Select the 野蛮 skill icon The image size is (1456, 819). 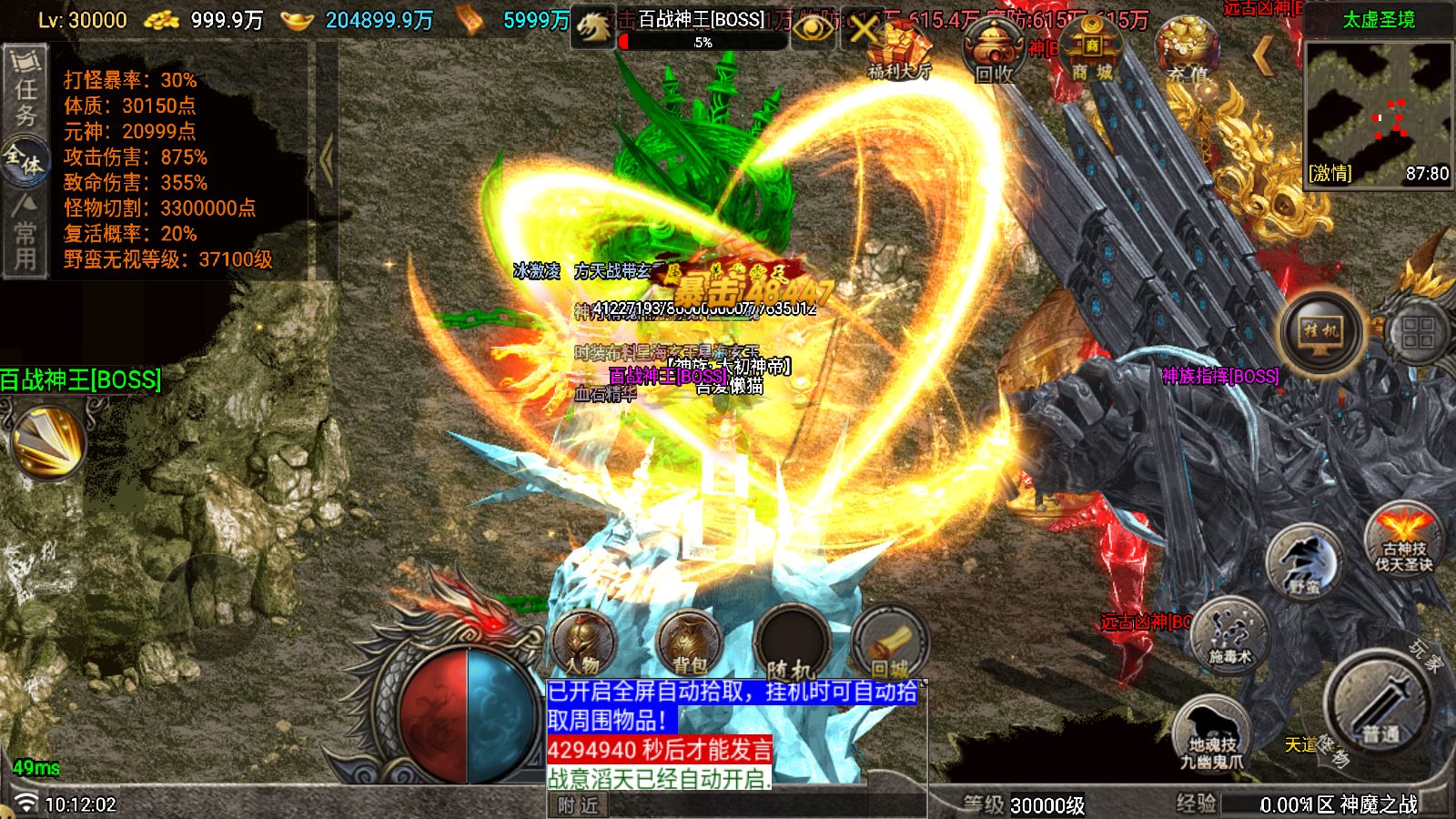1303,561
